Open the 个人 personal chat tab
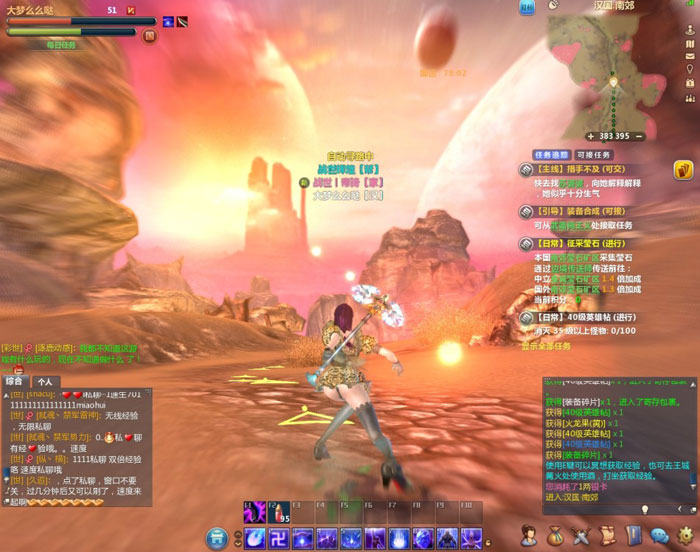This screenshot has height=552, width=700. [44, 381]
